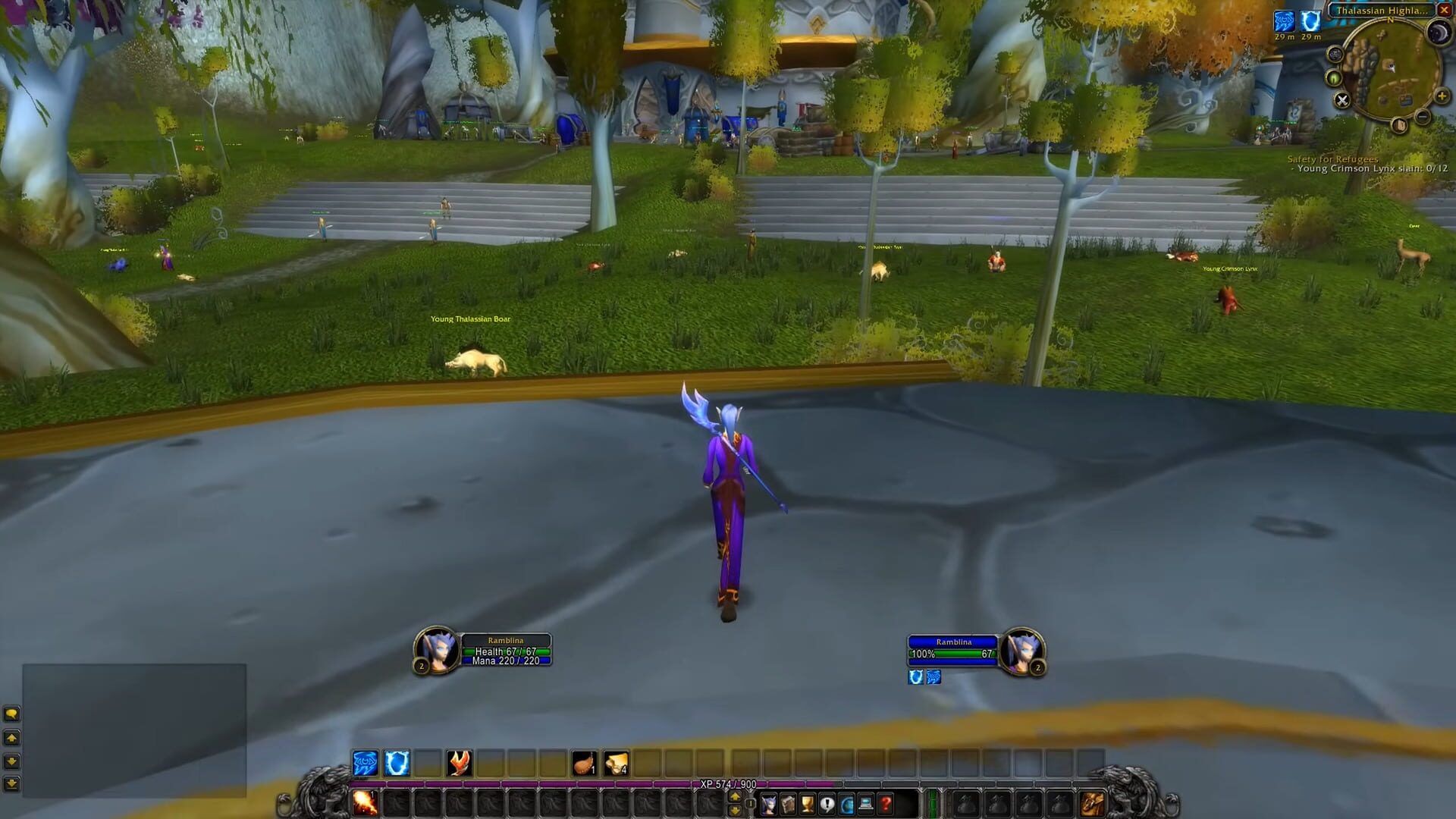Cast the Frost Armor spell on the action bar
The image size is (1456, 819).
click(x=396, y=763)
